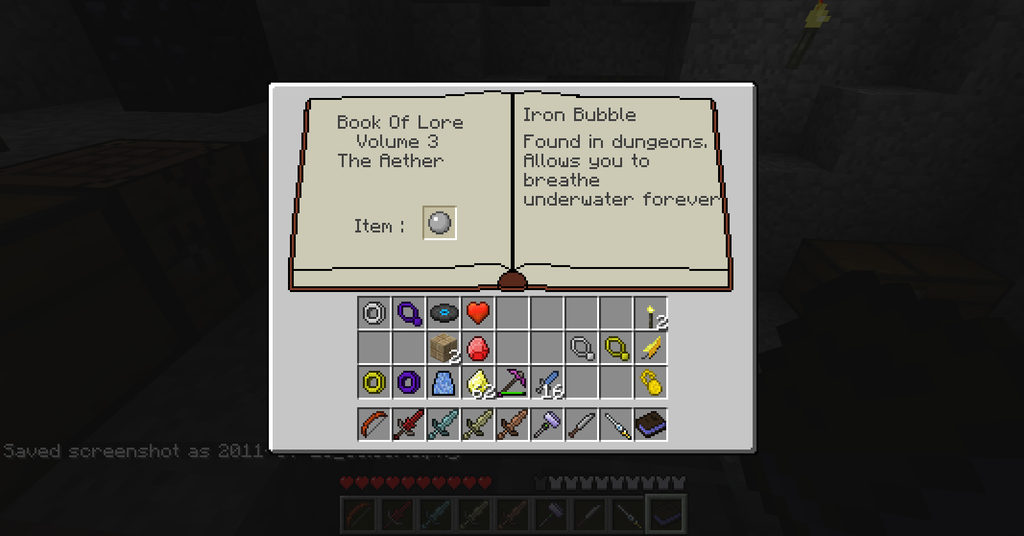1024x536 pixels.
Task: Choose the white iron pendant
Action: pyautogui.click(x=581, y=348)
